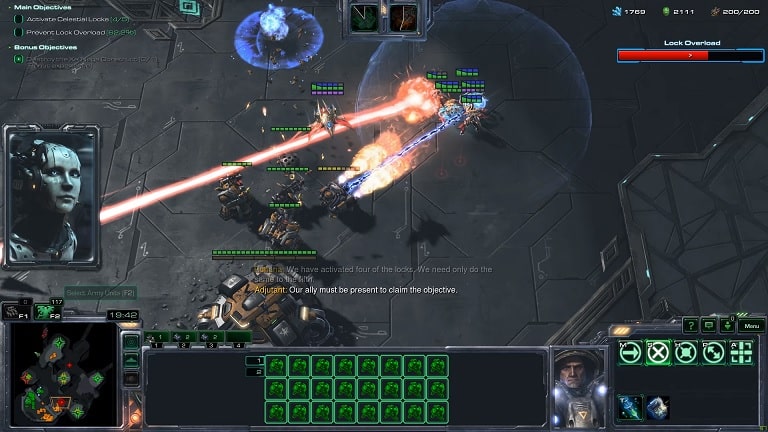
Task: Select the Patrol command
Action: 713,352
